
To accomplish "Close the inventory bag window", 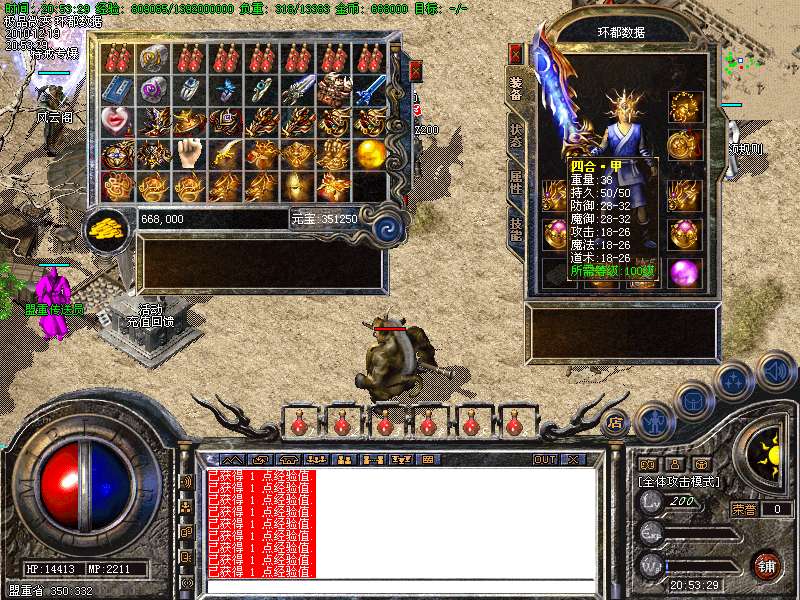I will 416,71.
